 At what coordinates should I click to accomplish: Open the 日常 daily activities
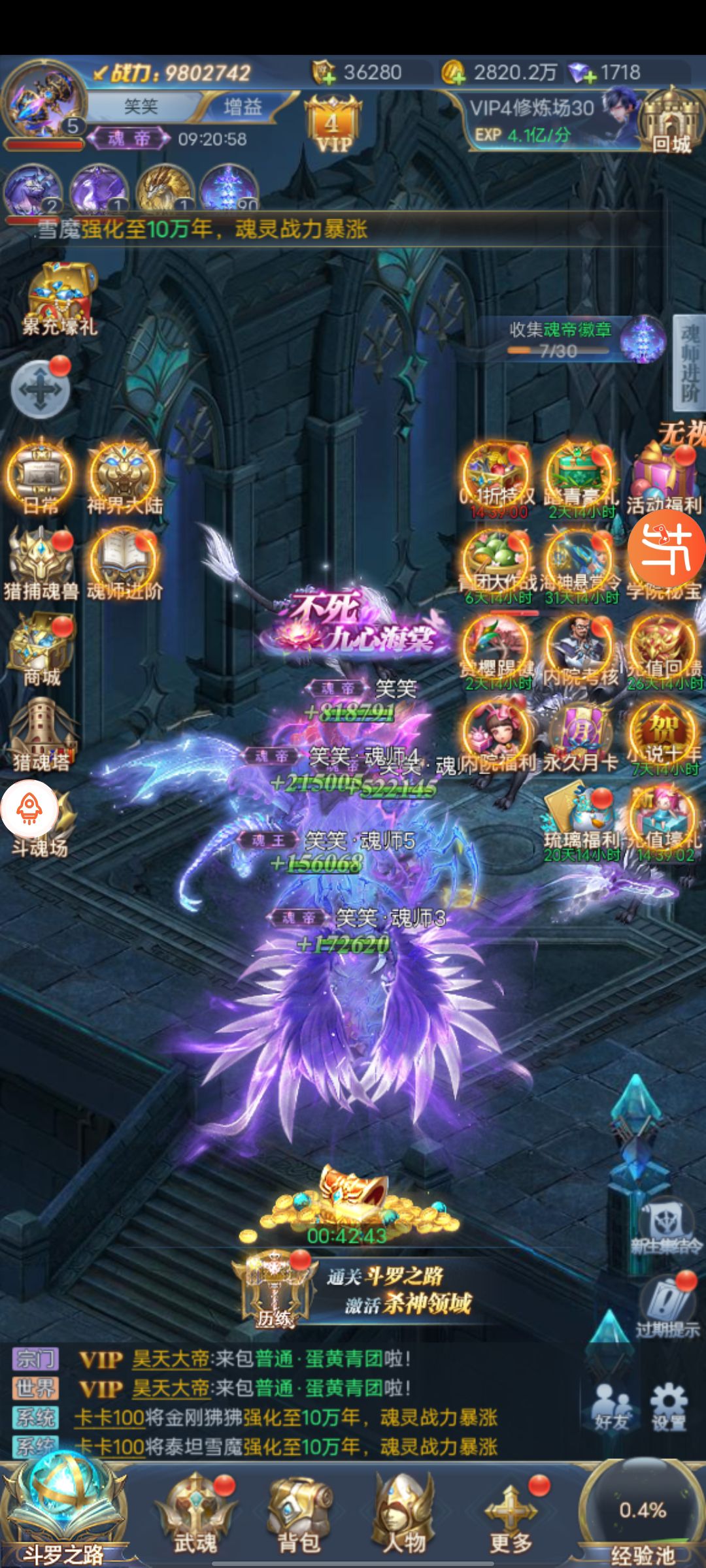[41, 477]
